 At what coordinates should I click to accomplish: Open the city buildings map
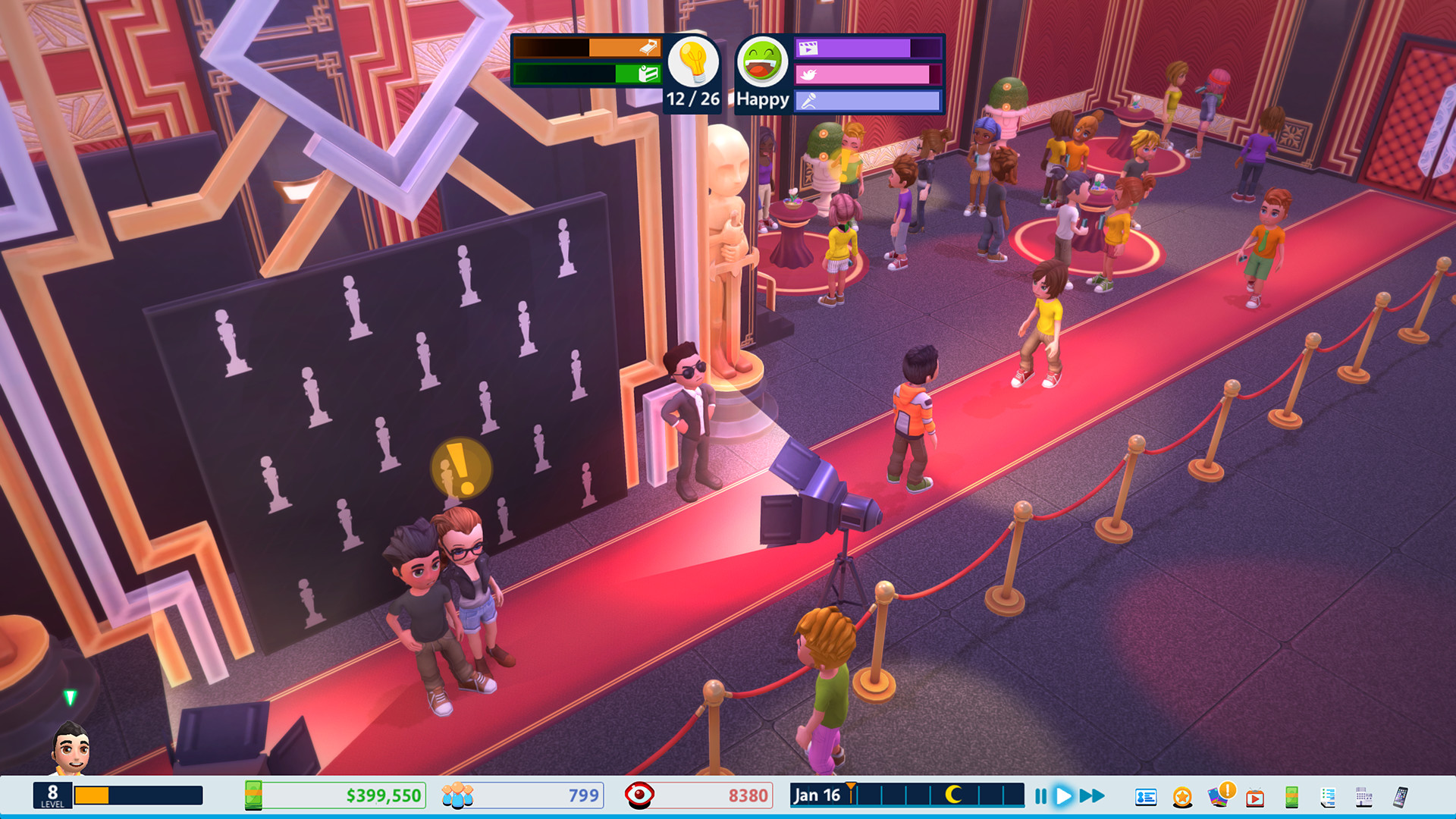1363,796
